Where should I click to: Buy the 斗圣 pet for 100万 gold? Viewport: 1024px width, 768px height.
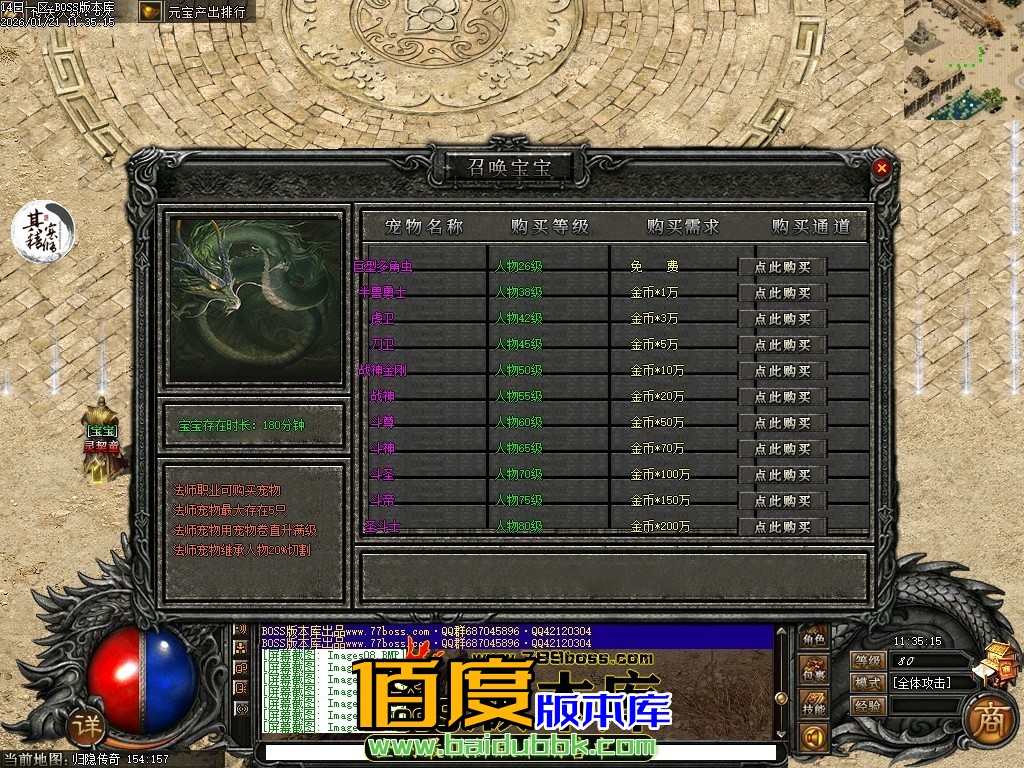point(782,475)
